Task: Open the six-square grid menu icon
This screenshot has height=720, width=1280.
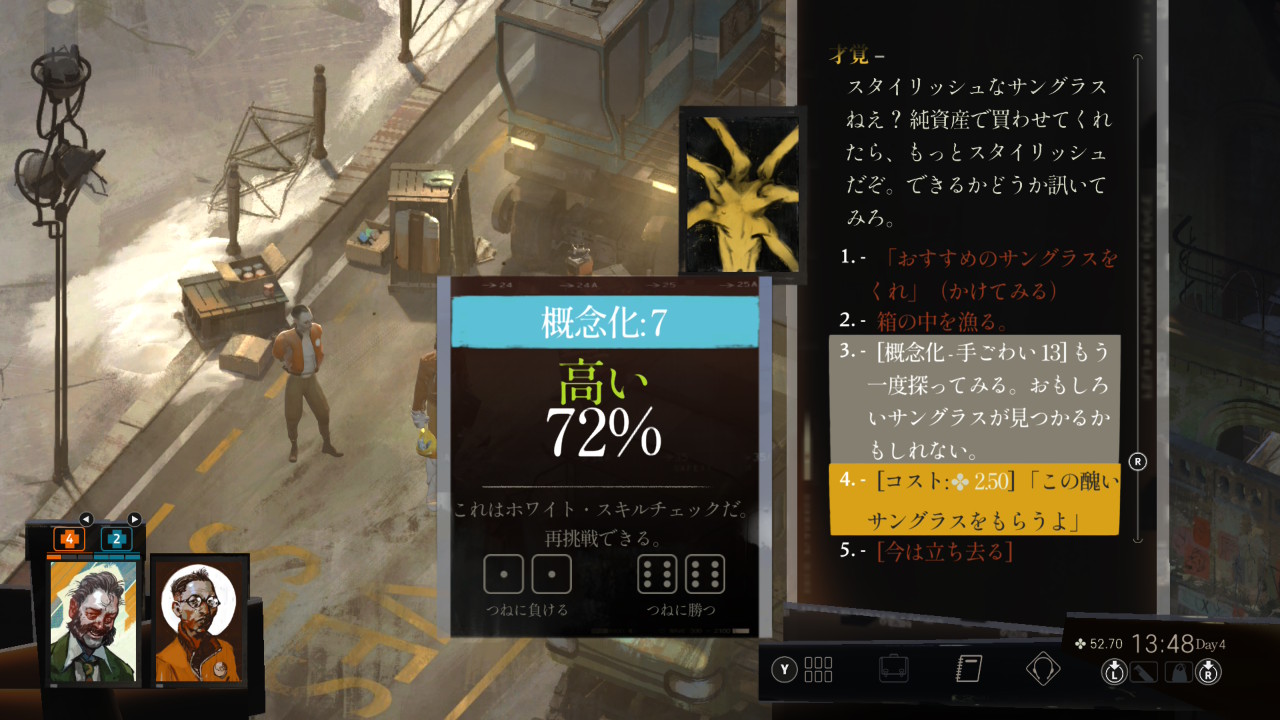Action: coord(818,669)
